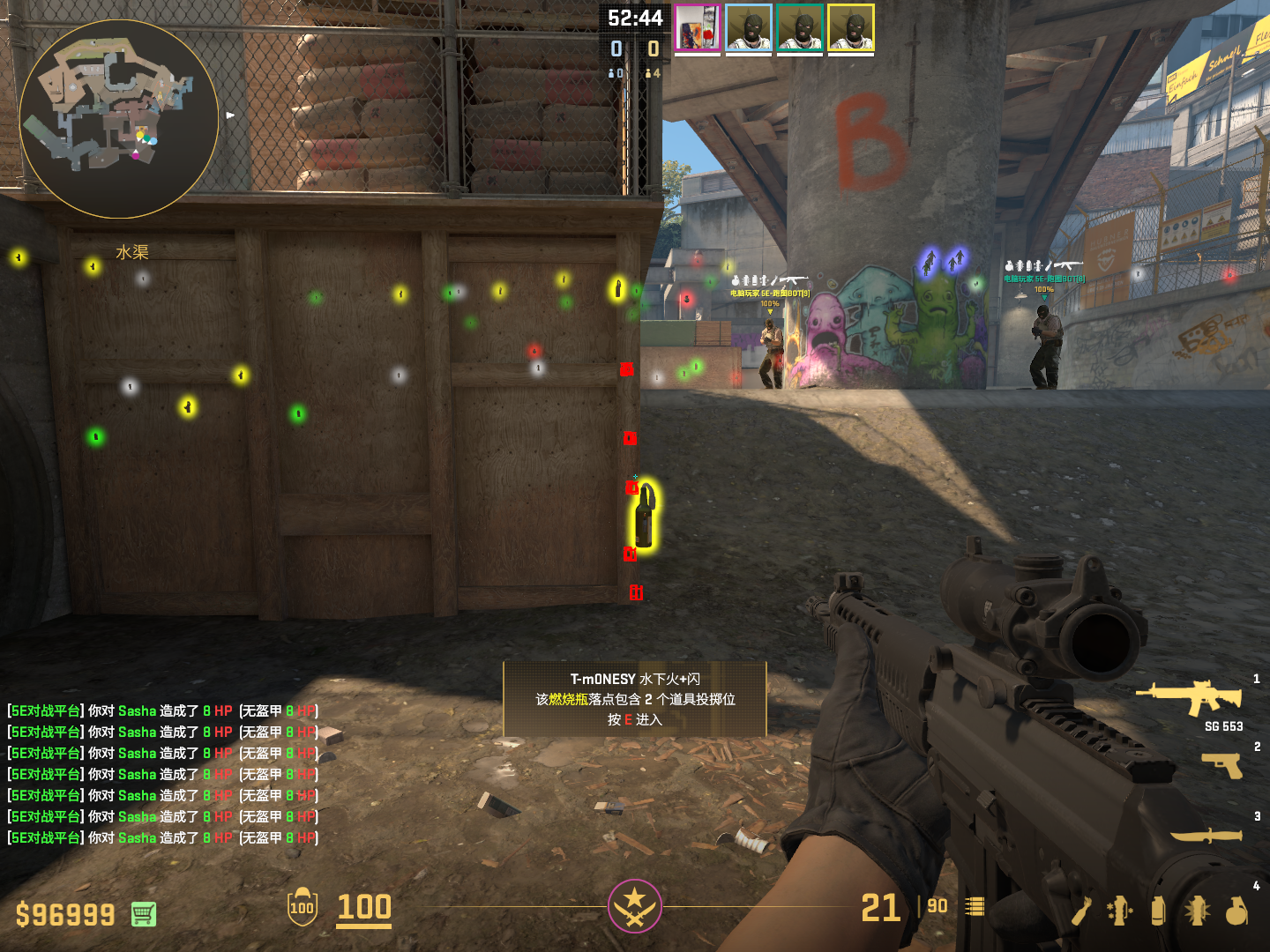This screenshot has height=952, width=1270.
Task: Choose the HE grenade icon
Action: [x=1236, y=911]
